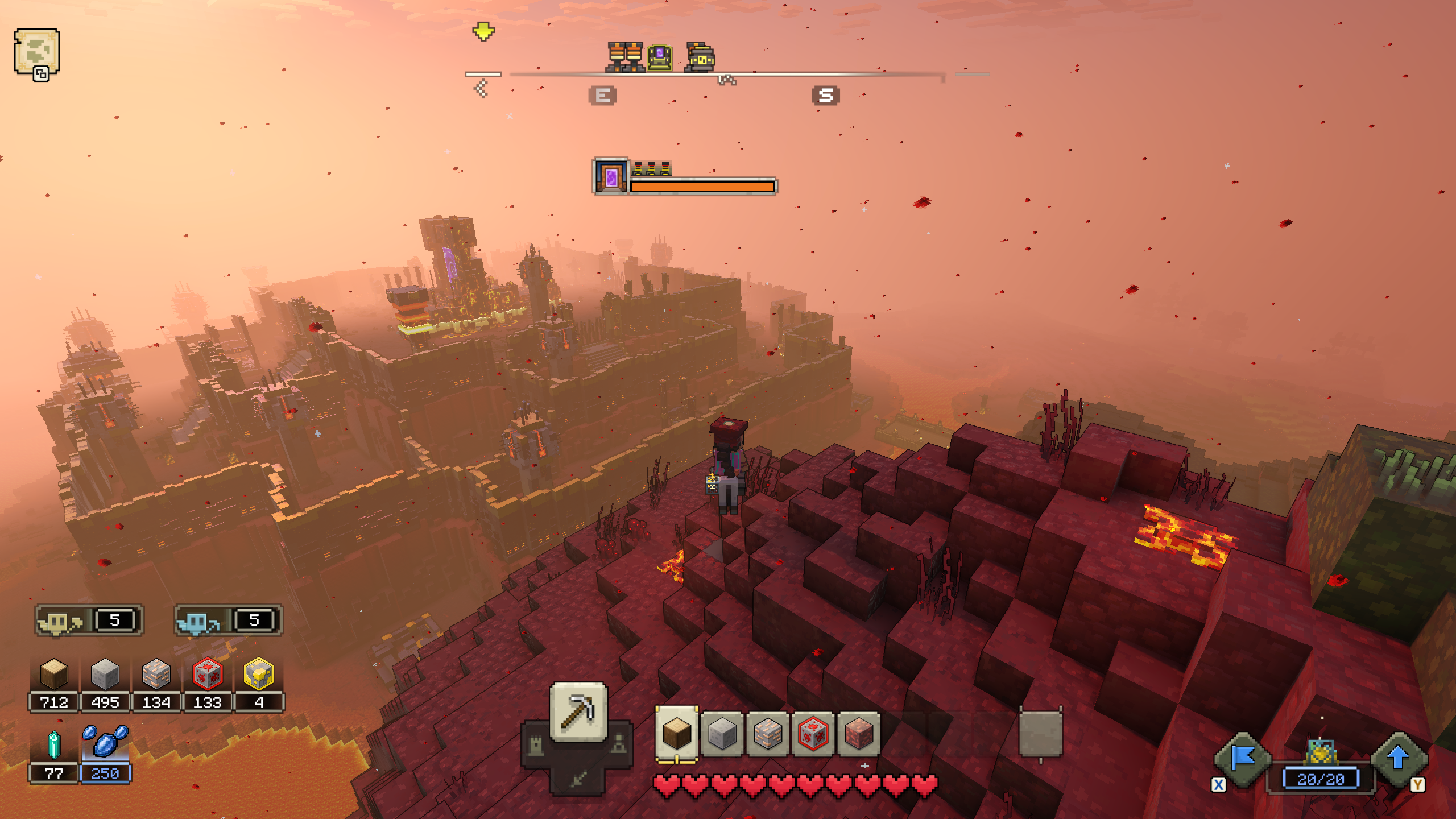Select the cobblestone block in the hotbar
The image size is (1456, 819).
tap(768, 735)
